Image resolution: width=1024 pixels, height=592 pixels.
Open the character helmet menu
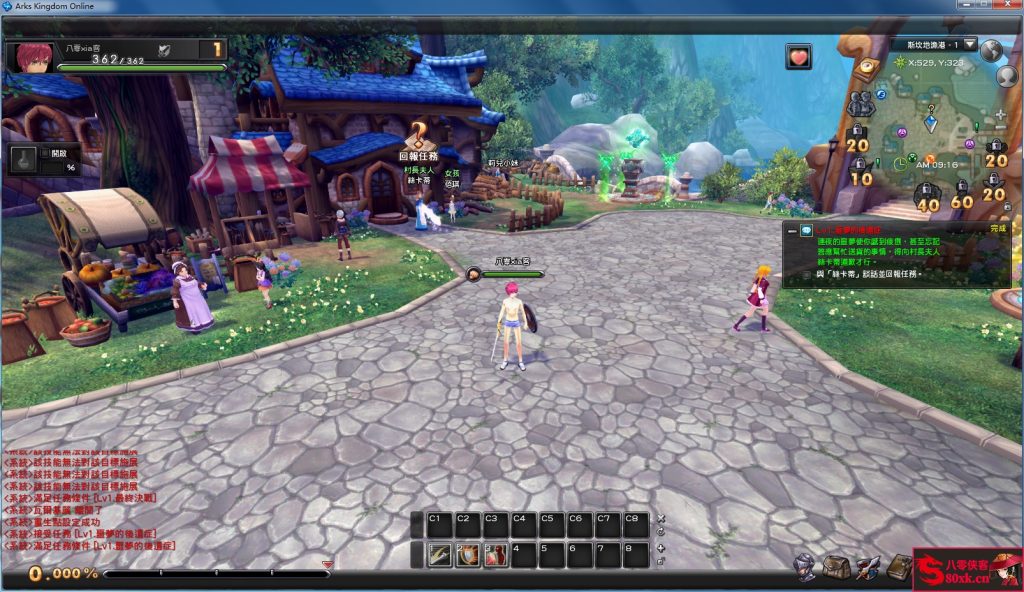coord(805,567)
